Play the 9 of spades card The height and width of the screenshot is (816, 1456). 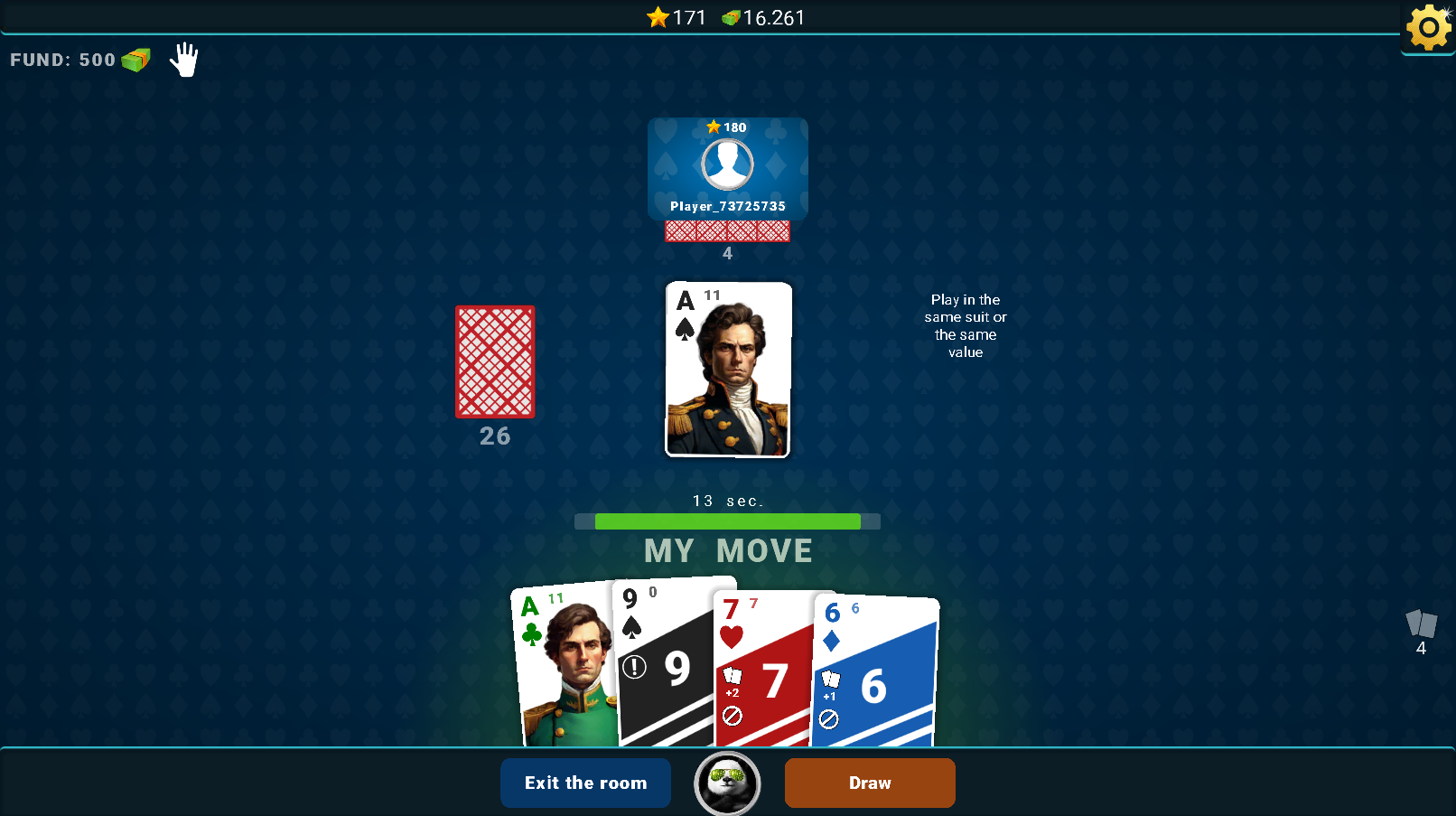coord(666,669)
